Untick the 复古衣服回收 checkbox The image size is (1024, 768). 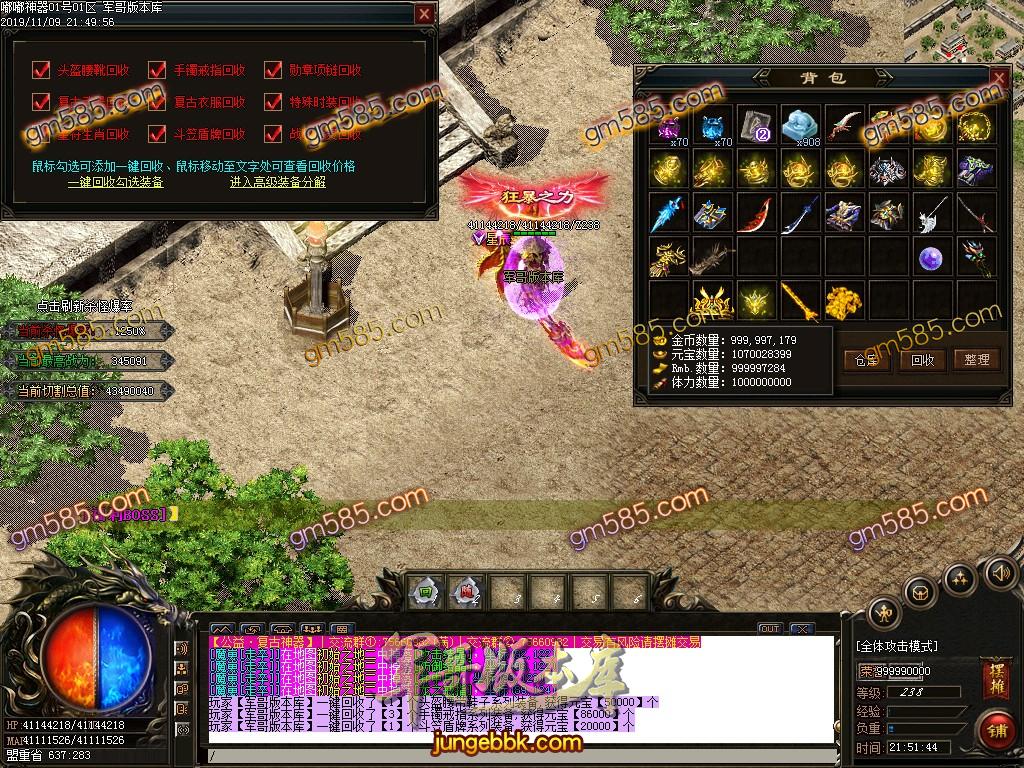[157, 102]
